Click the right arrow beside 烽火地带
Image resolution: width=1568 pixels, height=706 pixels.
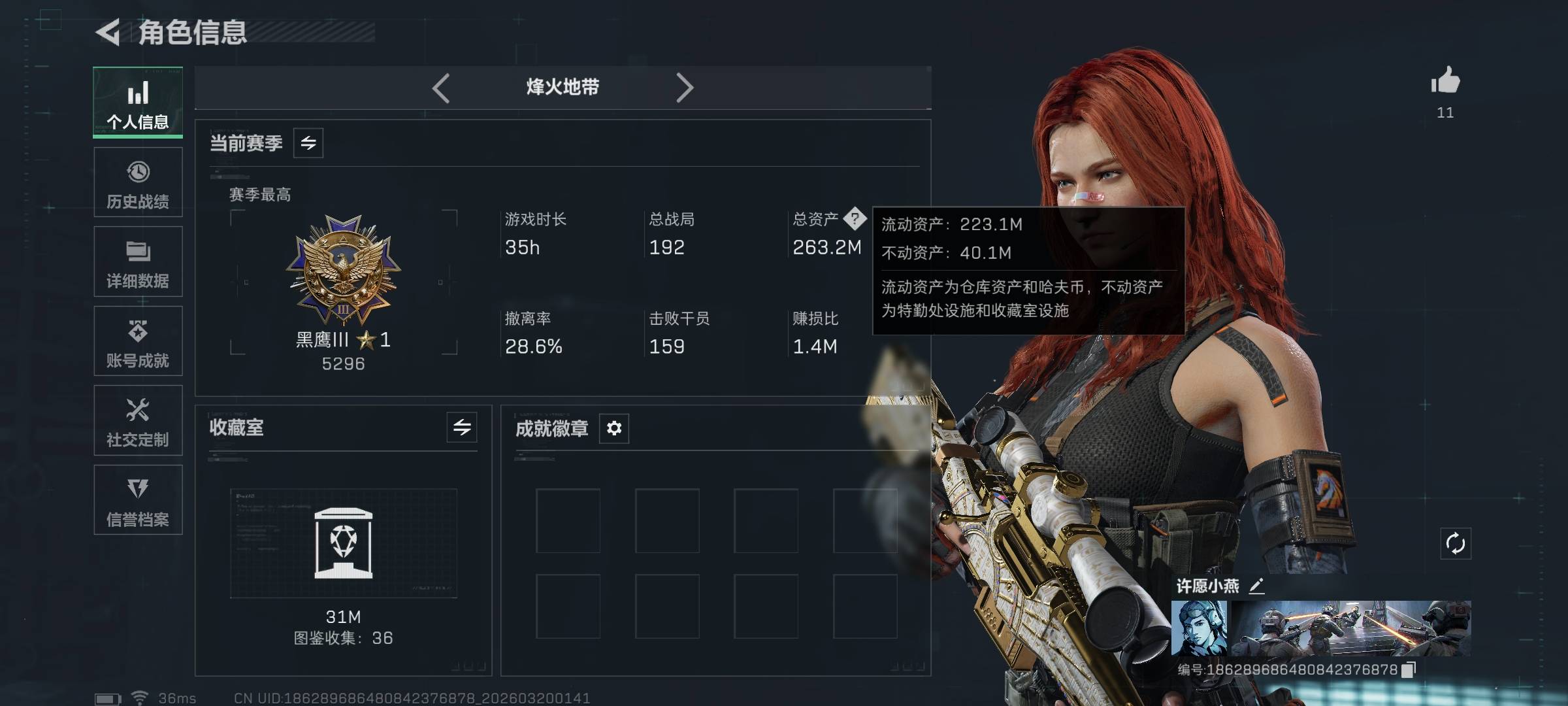(684, 88)
